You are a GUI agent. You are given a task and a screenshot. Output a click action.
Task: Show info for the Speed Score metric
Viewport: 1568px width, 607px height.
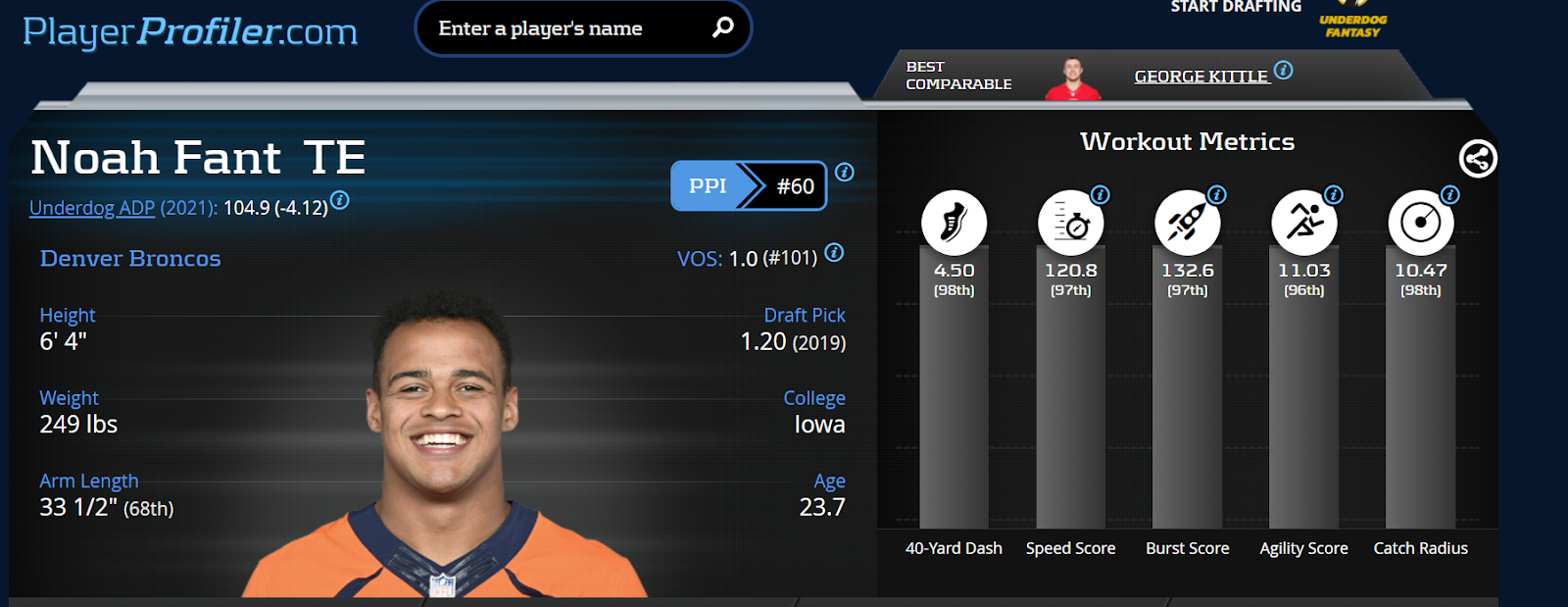[1101, 195]
